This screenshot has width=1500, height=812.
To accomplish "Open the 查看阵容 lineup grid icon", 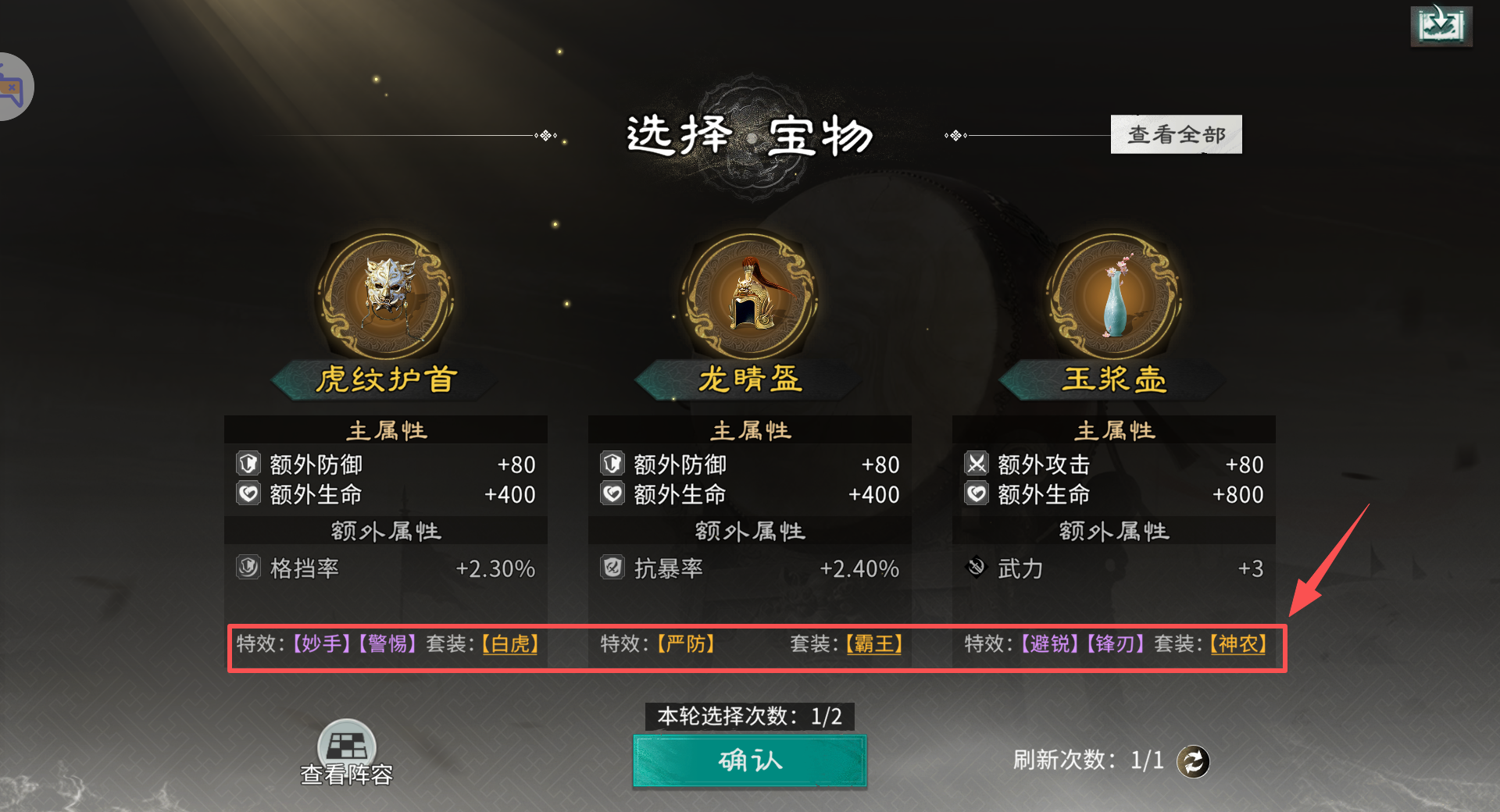I will coord(346,743).
